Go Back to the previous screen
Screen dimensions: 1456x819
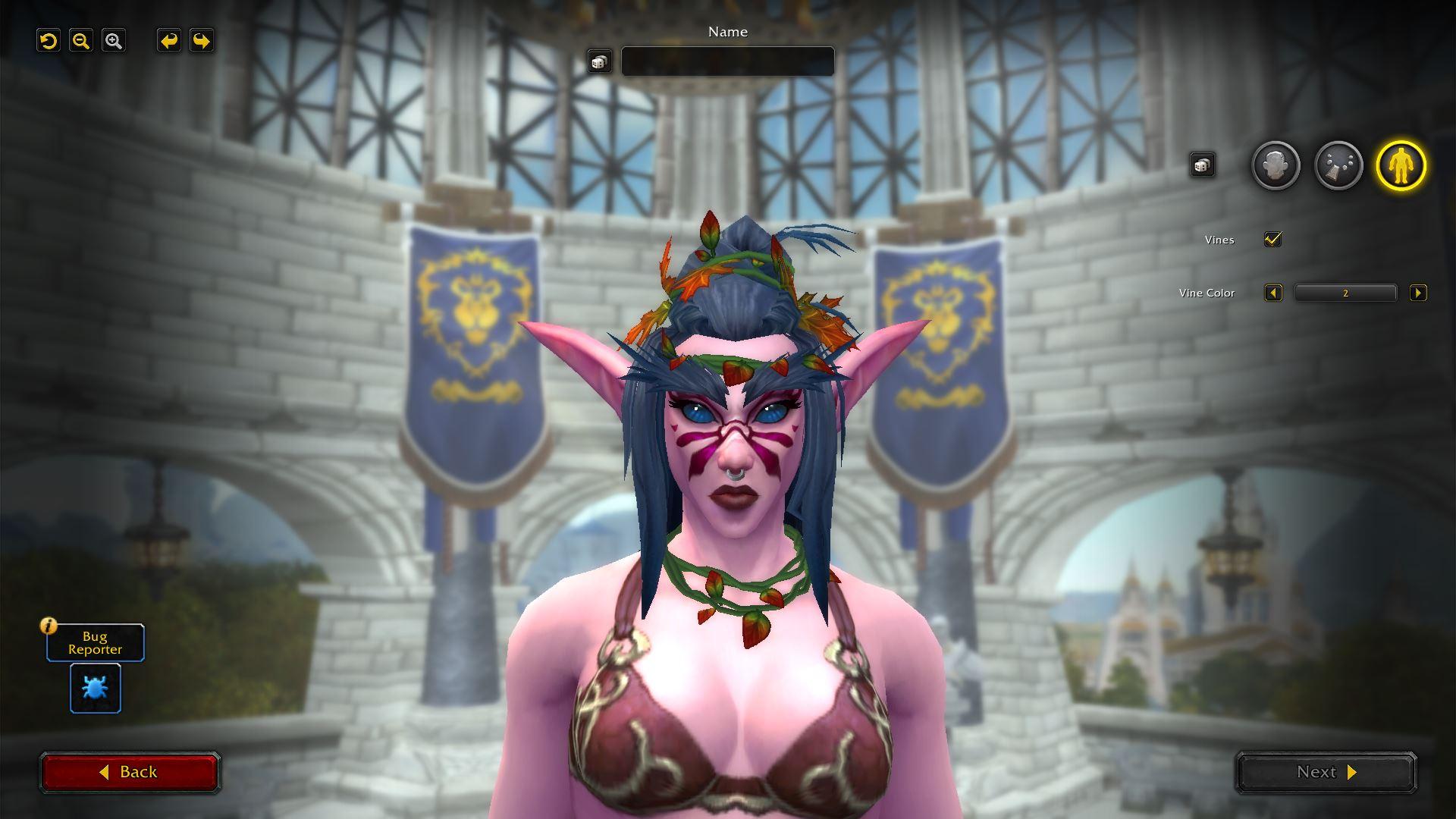tap(130, 772)
